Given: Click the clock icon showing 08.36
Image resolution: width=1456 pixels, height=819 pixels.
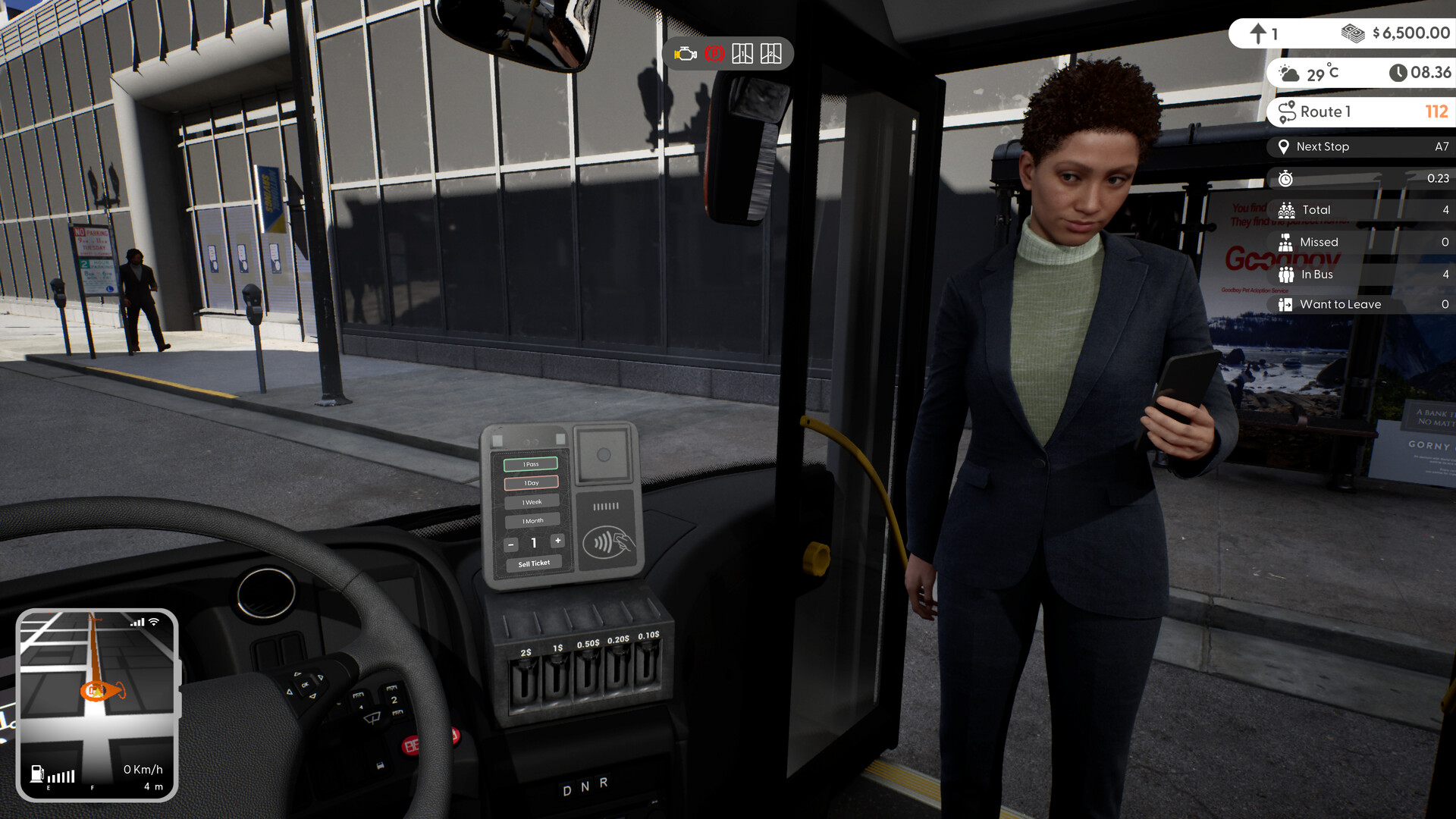Looking at the screenshot, I should (x=1398, y=73).
